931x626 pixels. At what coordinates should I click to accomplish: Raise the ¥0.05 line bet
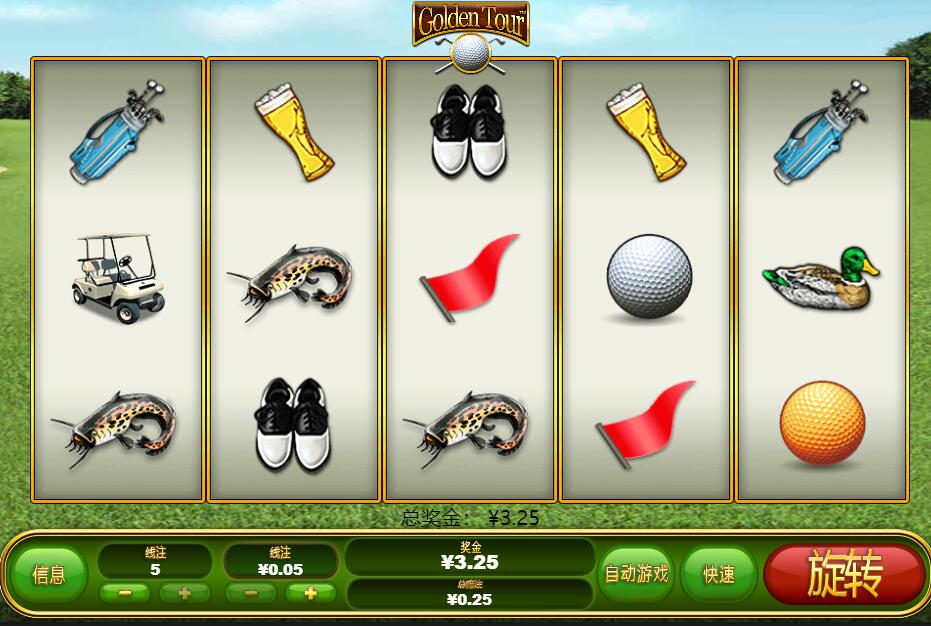click(x=310, y=592)
